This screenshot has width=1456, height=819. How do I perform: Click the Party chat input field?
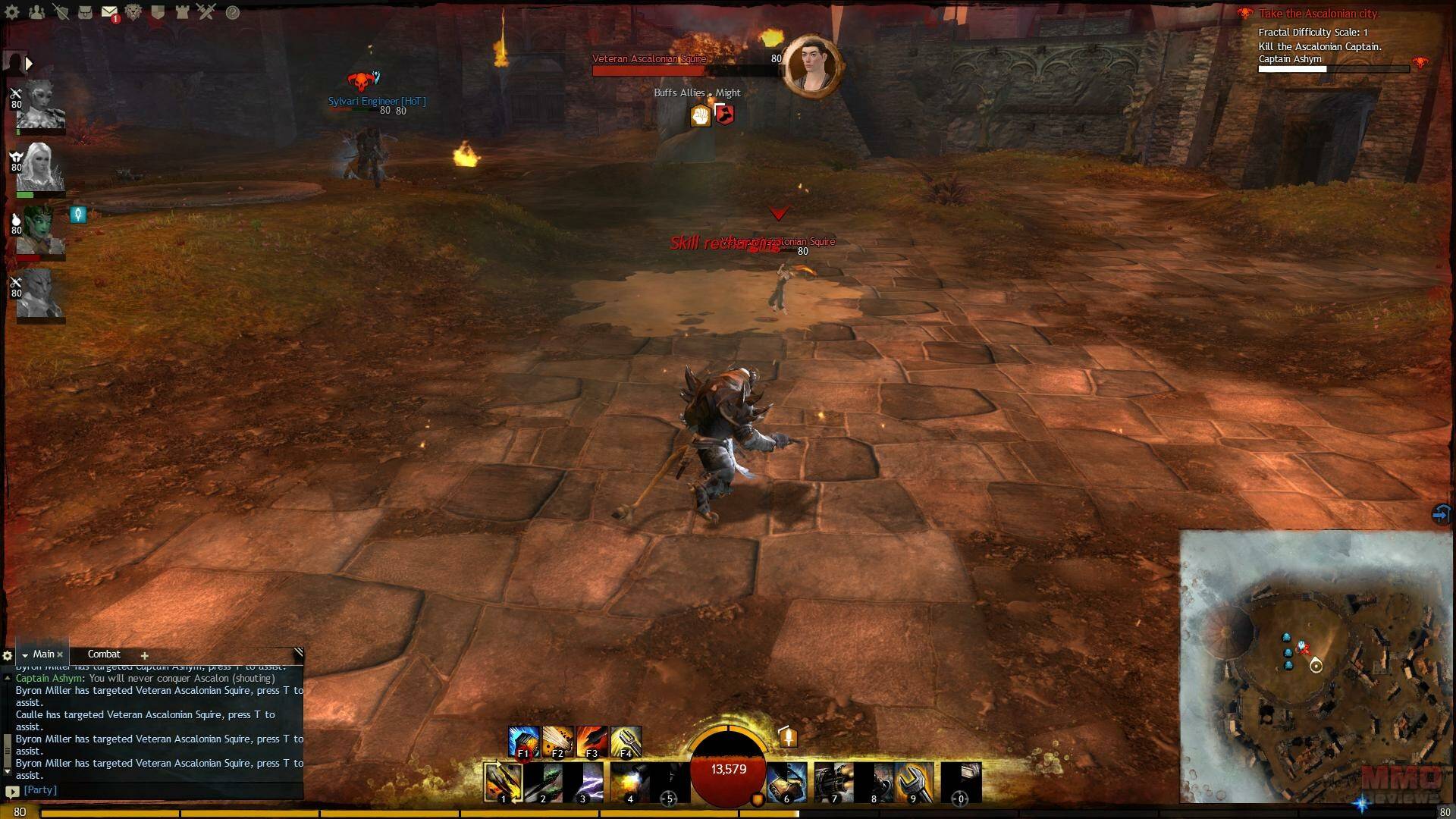(x=159, y=790)
